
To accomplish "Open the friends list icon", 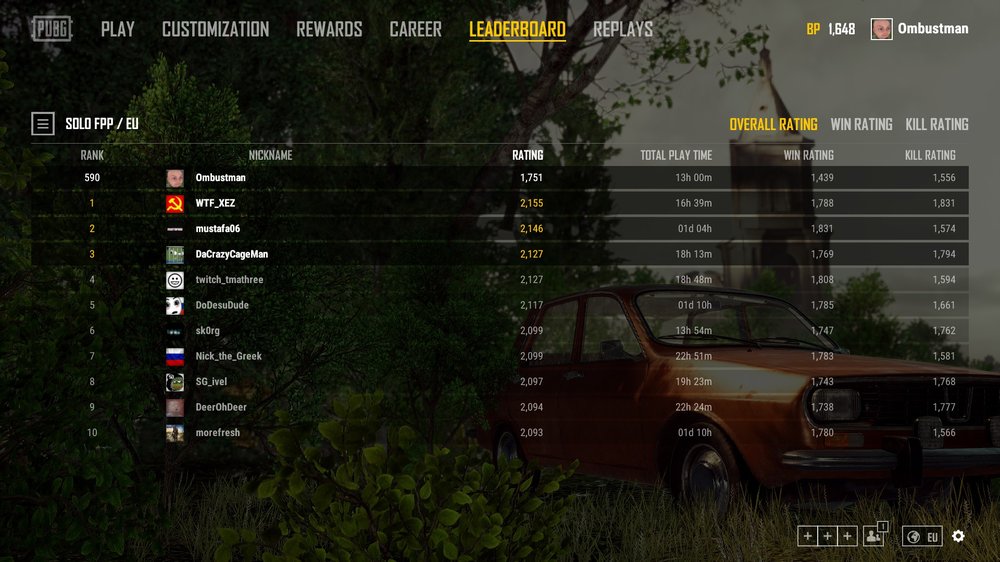I will [875, 536].
